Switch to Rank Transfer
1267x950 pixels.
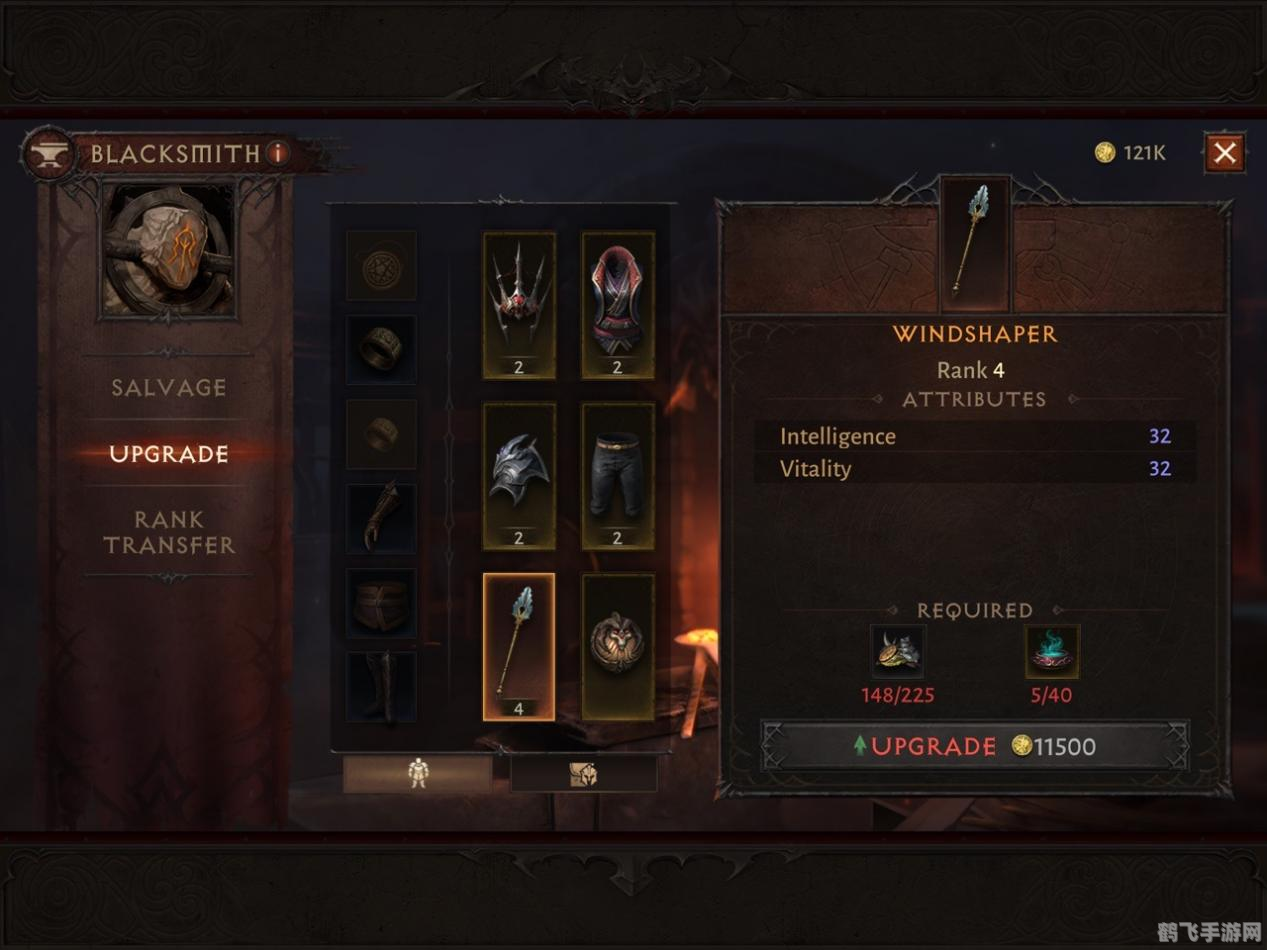(168, 532)
